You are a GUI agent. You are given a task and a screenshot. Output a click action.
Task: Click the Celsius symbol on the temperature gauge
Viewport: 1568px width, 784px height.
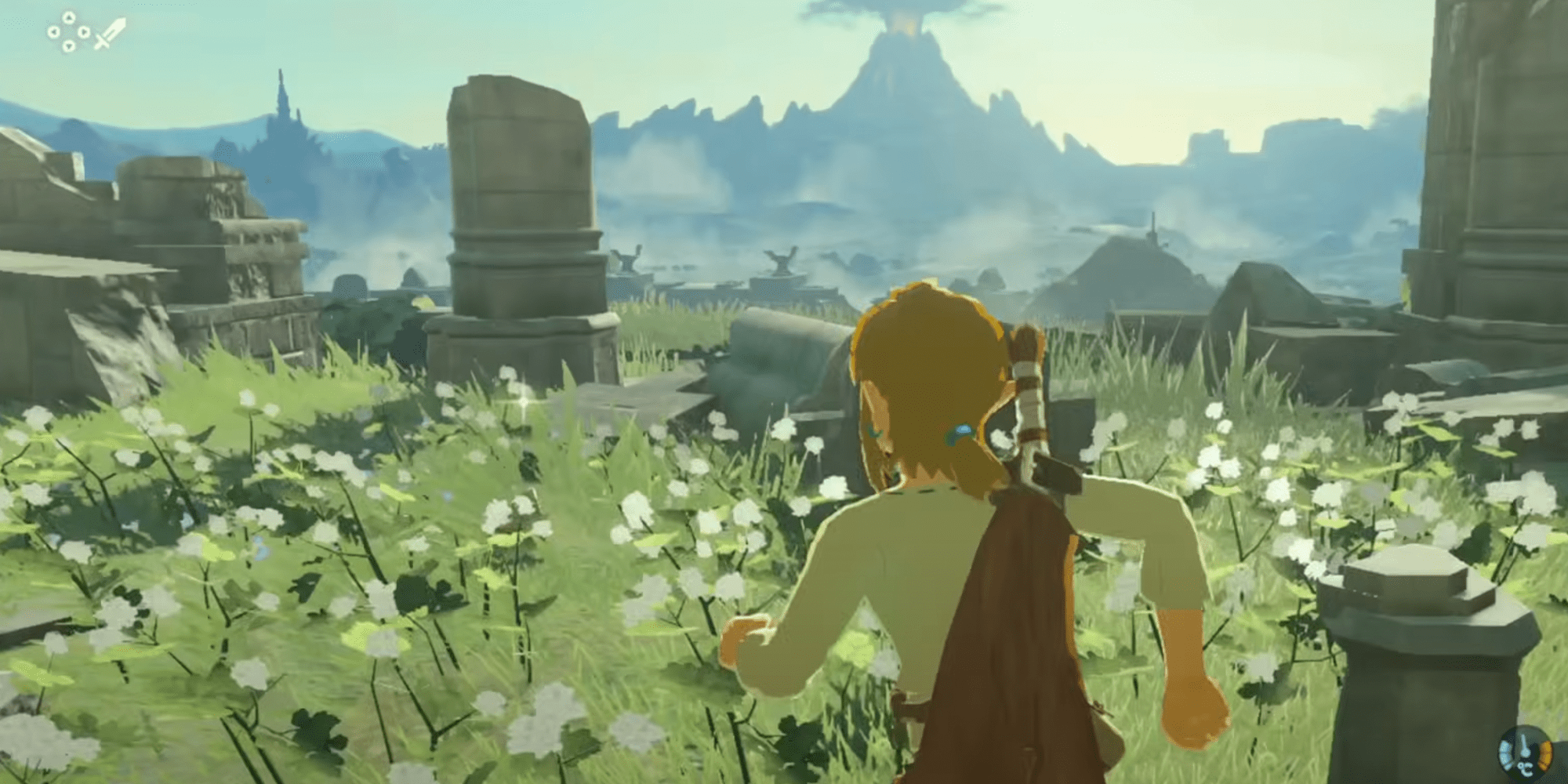(x=1526, y=769)
